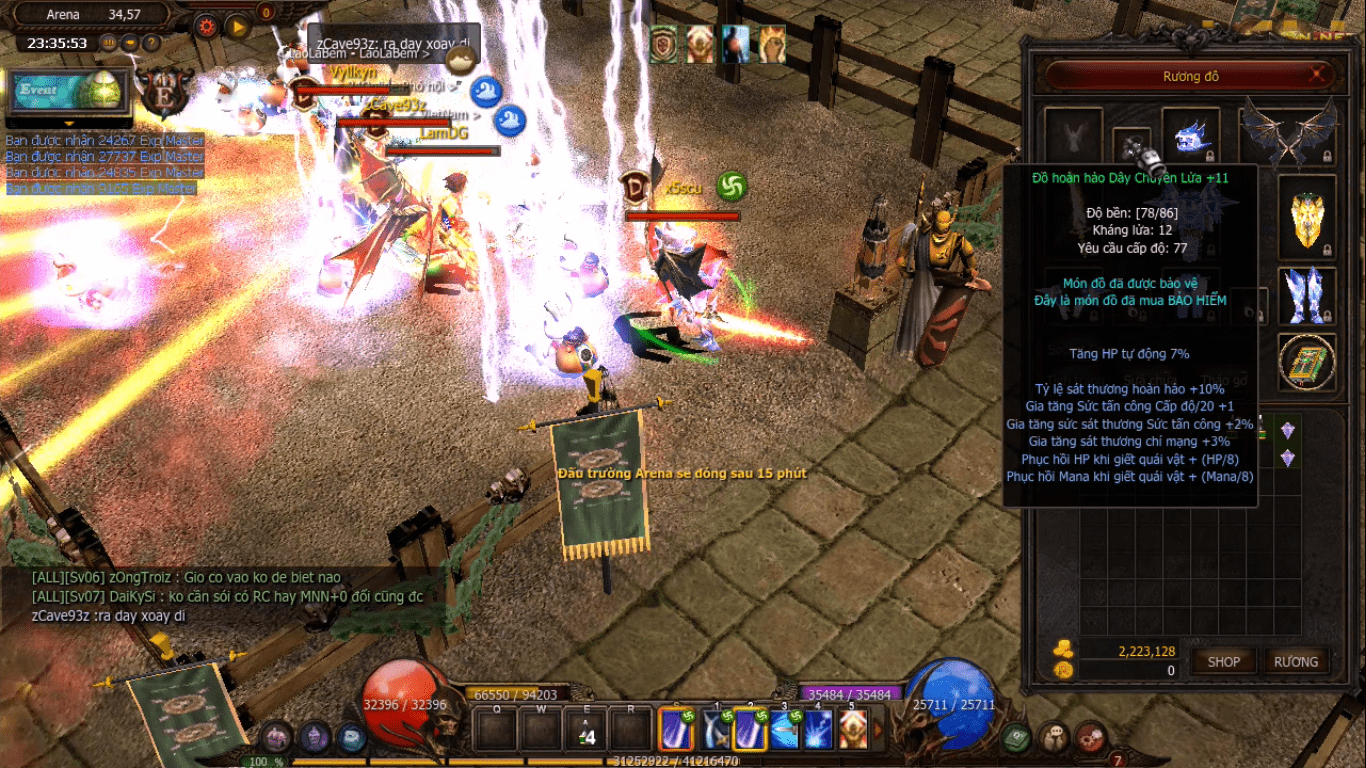Viewport: 1366px width, 768px height.
Task: Select the green book item slot
Action: [x=1306, y=362]
